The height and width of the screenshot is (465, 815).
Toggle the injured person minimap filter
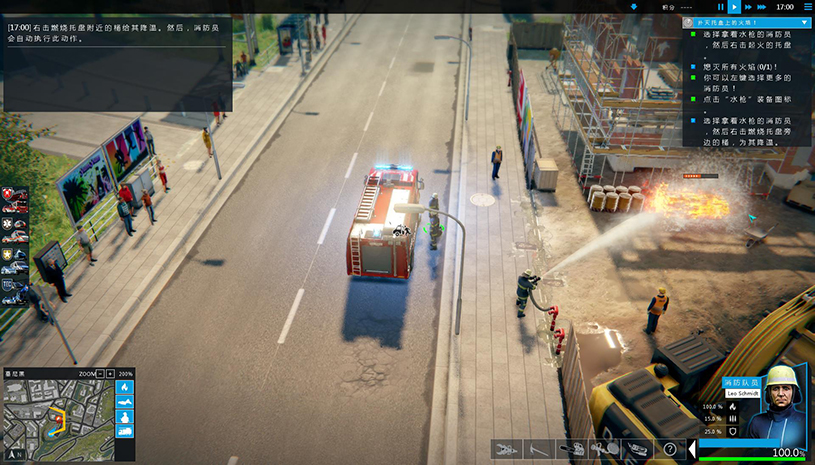125,402
